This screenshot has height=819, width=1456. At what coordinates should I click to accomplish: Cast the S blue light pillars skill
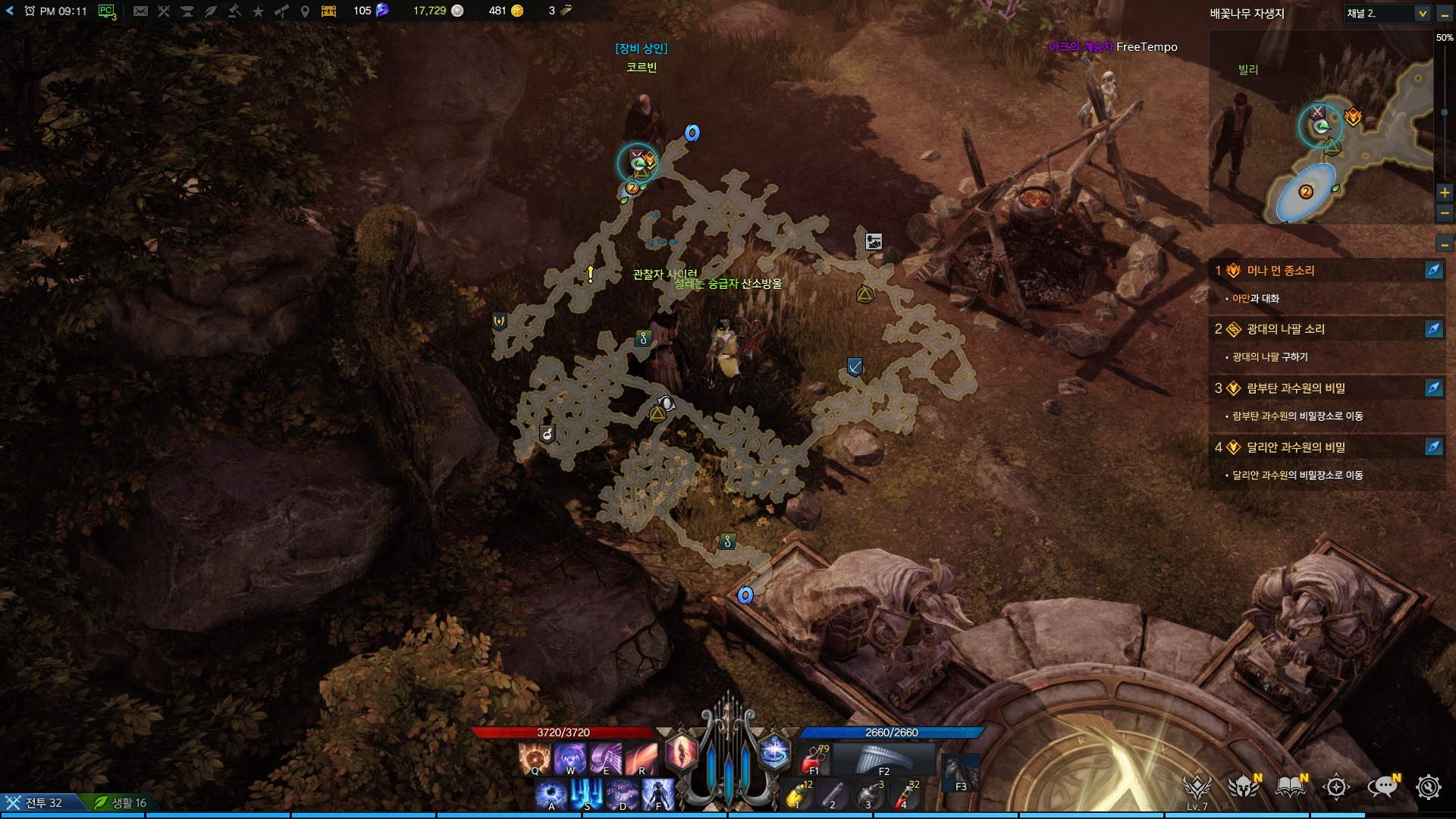587,794
